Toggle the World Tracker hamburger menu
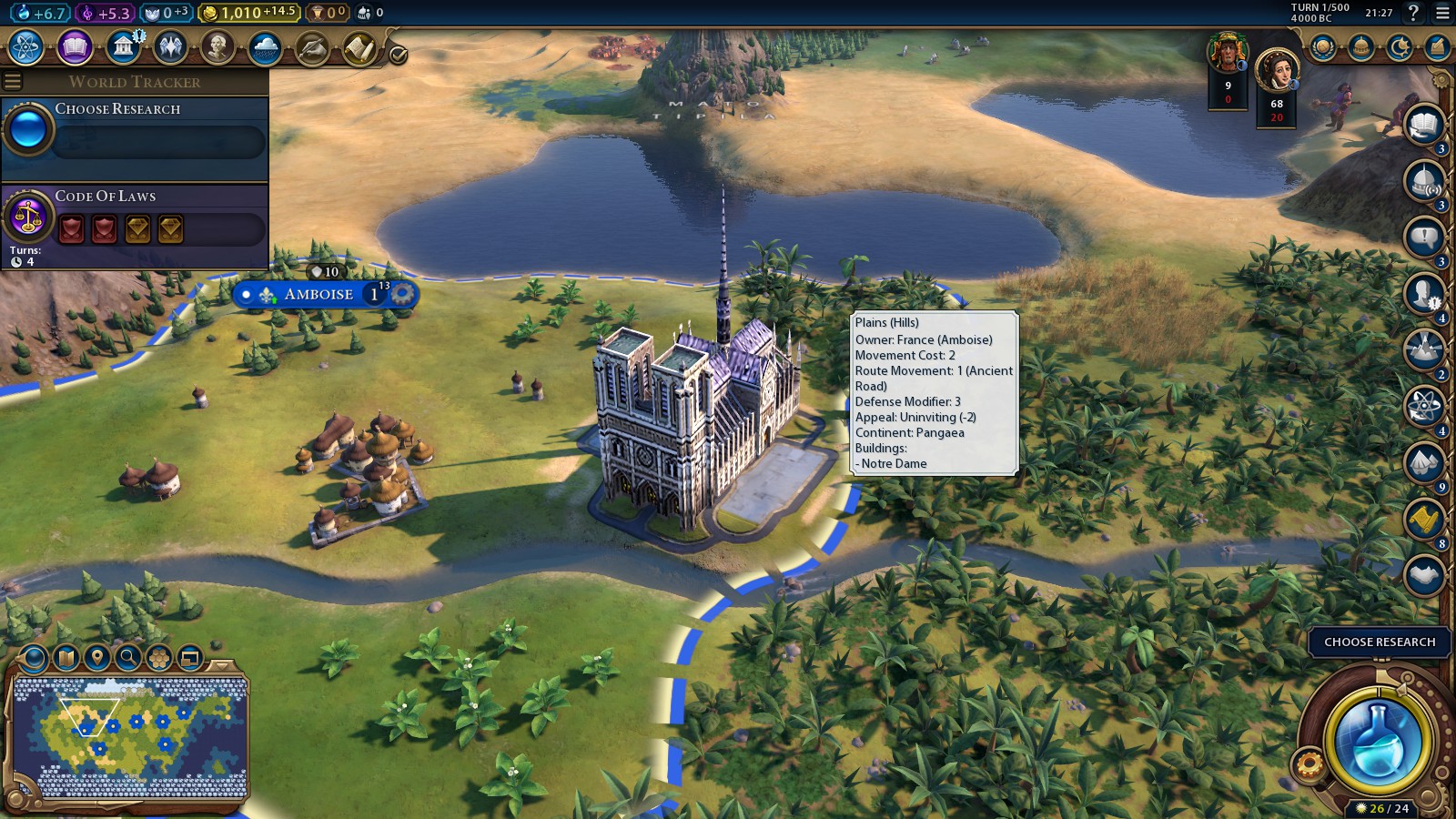This screenshot has height=819, width=1456. [x=13, y=82]
